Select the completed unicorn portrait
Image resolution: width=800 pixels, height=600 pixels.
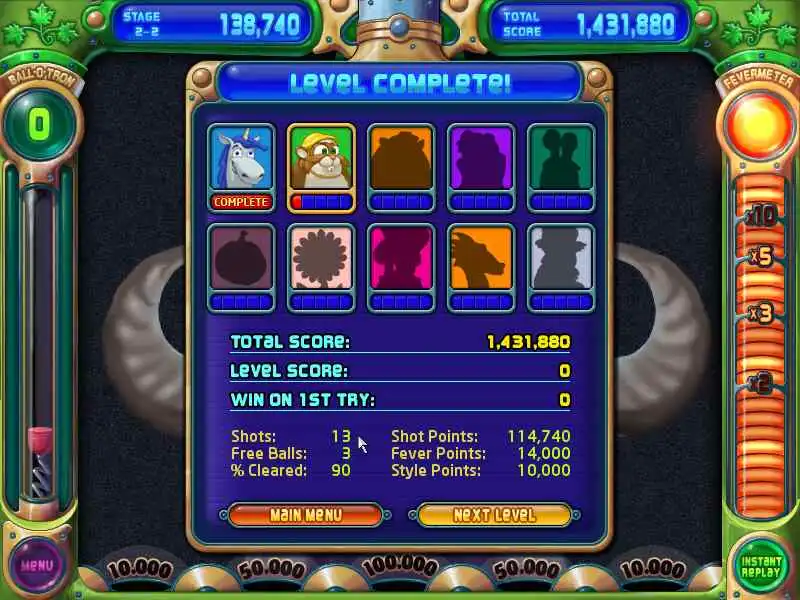tap(241, 159)
